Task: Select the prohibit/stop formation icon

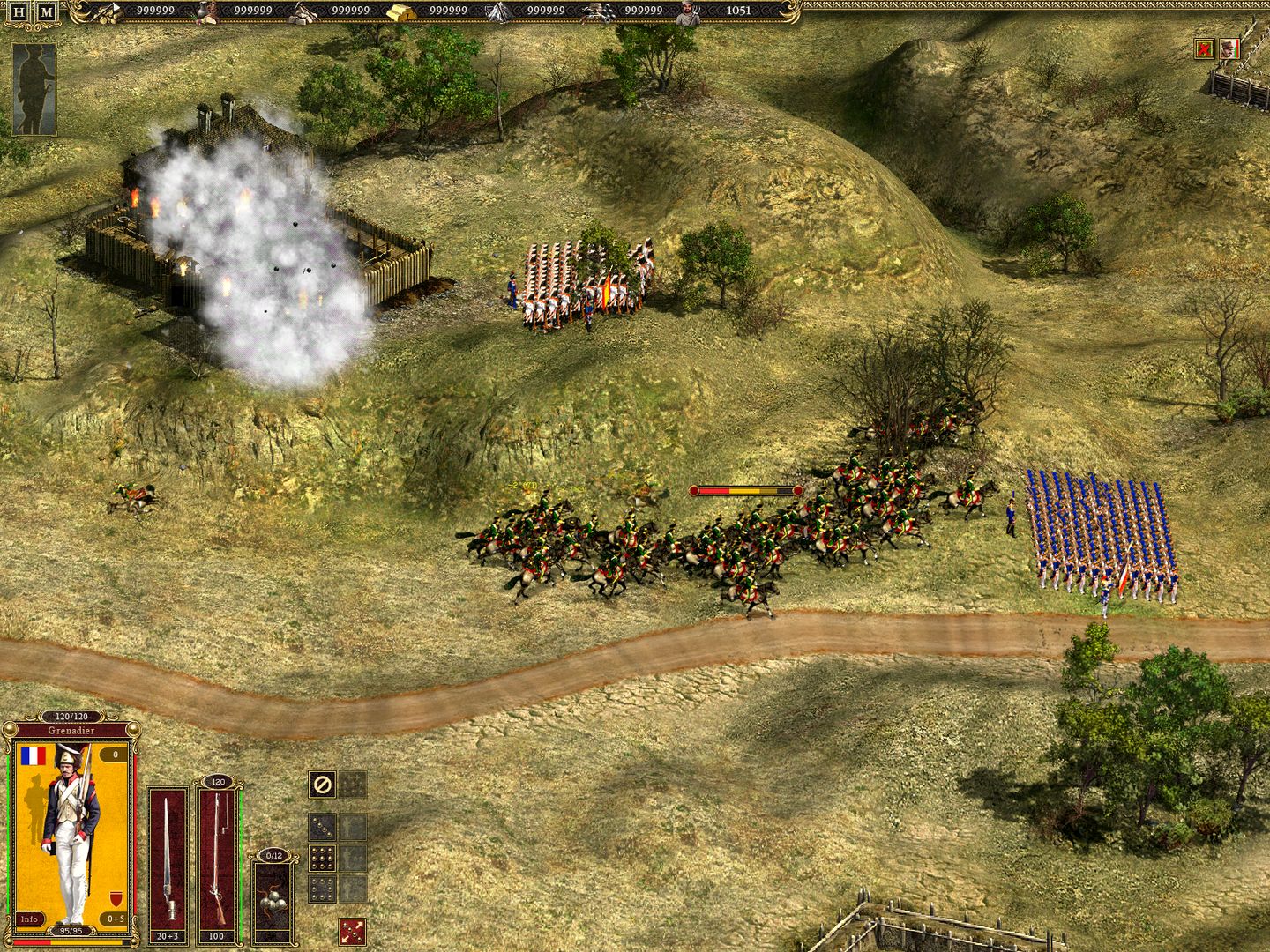Action: click(x=321, y=785)
